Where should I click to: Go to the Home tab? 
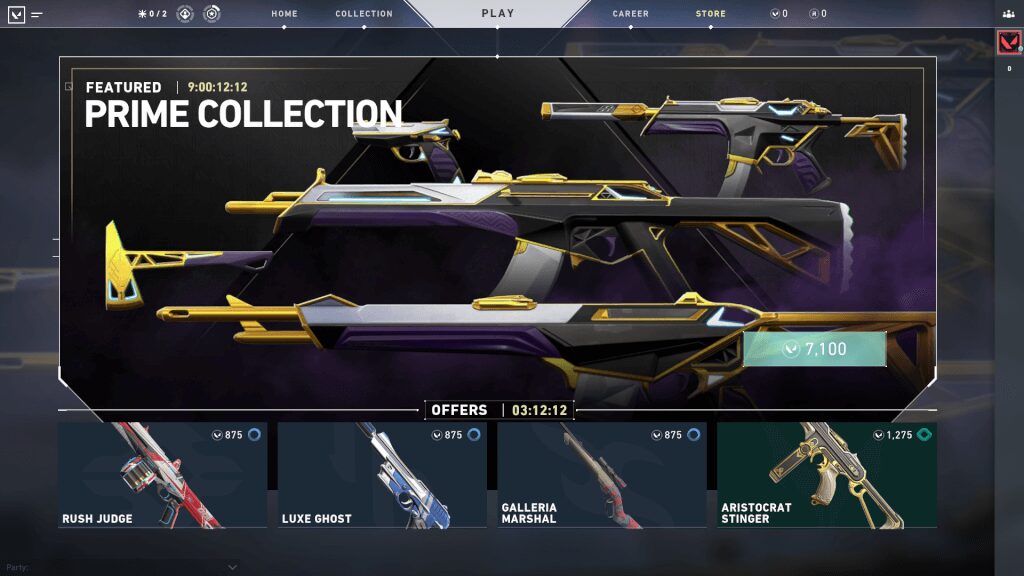coord(284,14)
